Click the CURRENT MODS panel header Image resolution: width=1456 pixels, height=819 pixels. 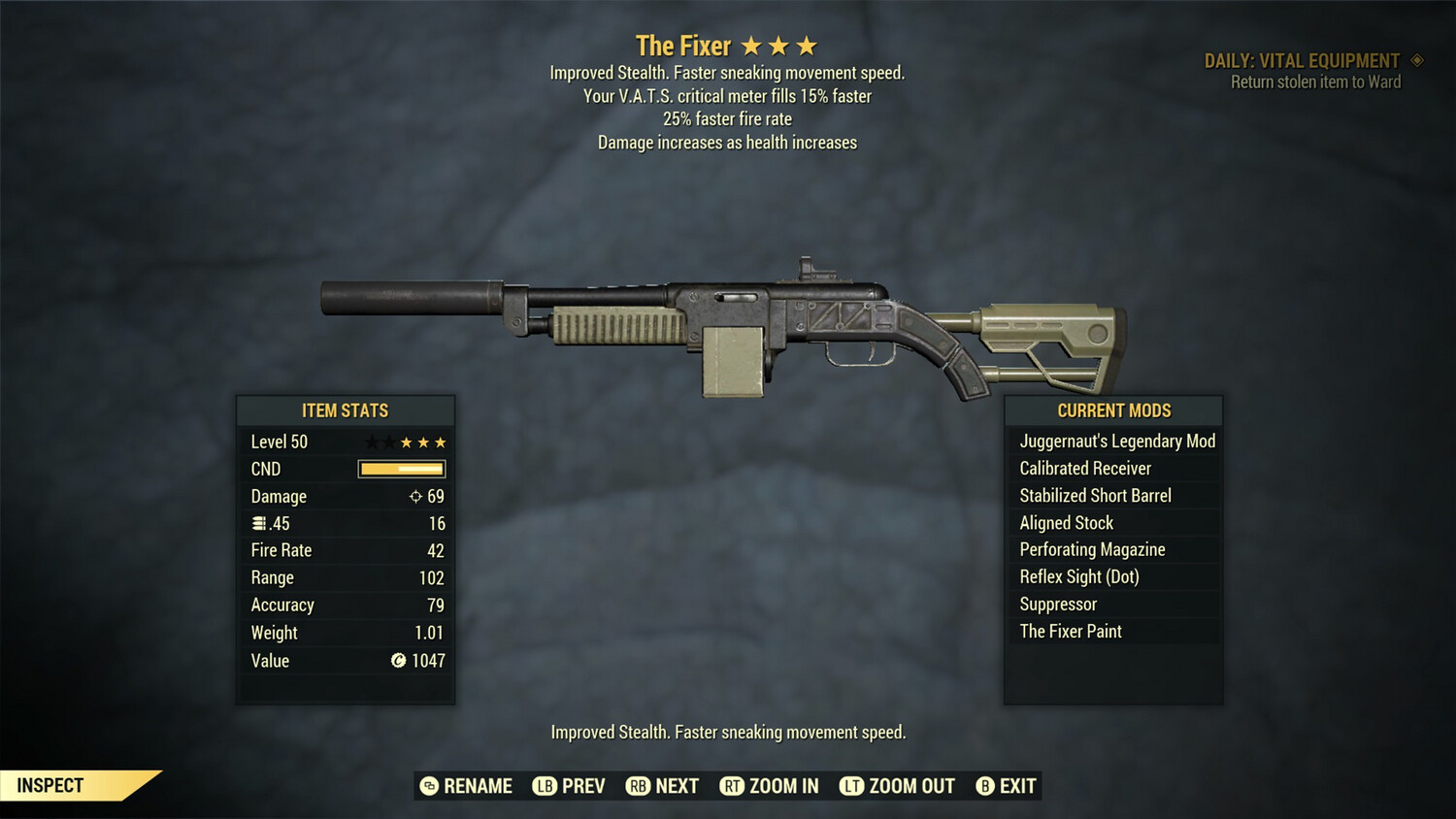pyautogui.click(x=1113, y=410)
